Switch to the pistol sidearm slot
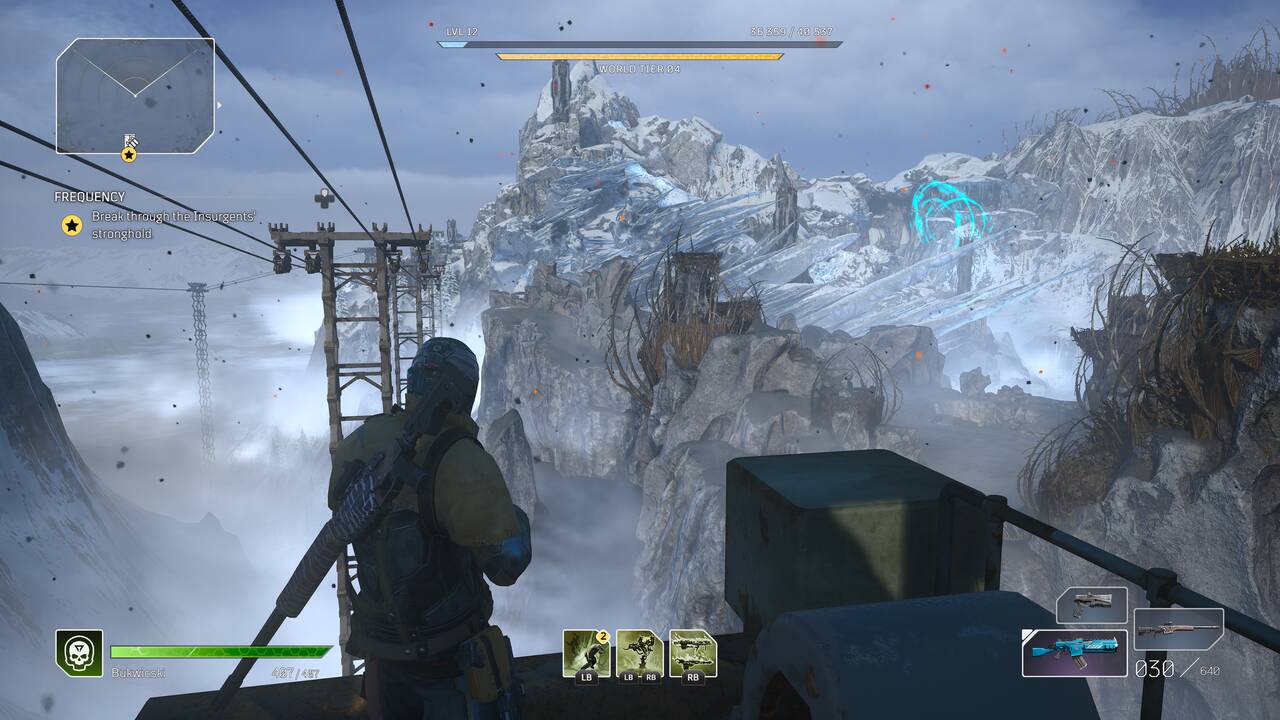 tap(1091, 605)
